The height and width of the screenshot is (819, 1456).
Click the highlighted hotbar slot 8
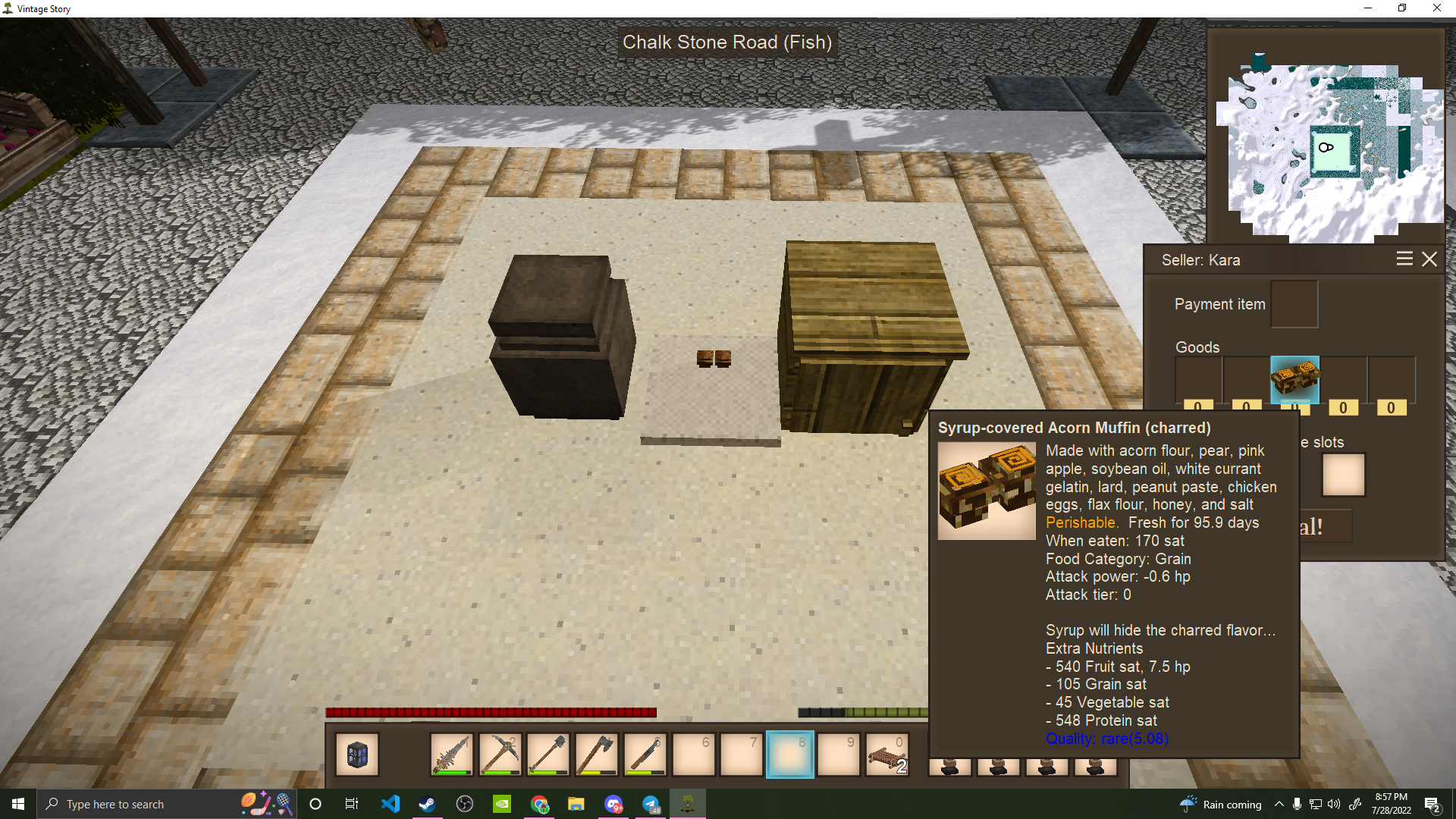click(790, 755)
